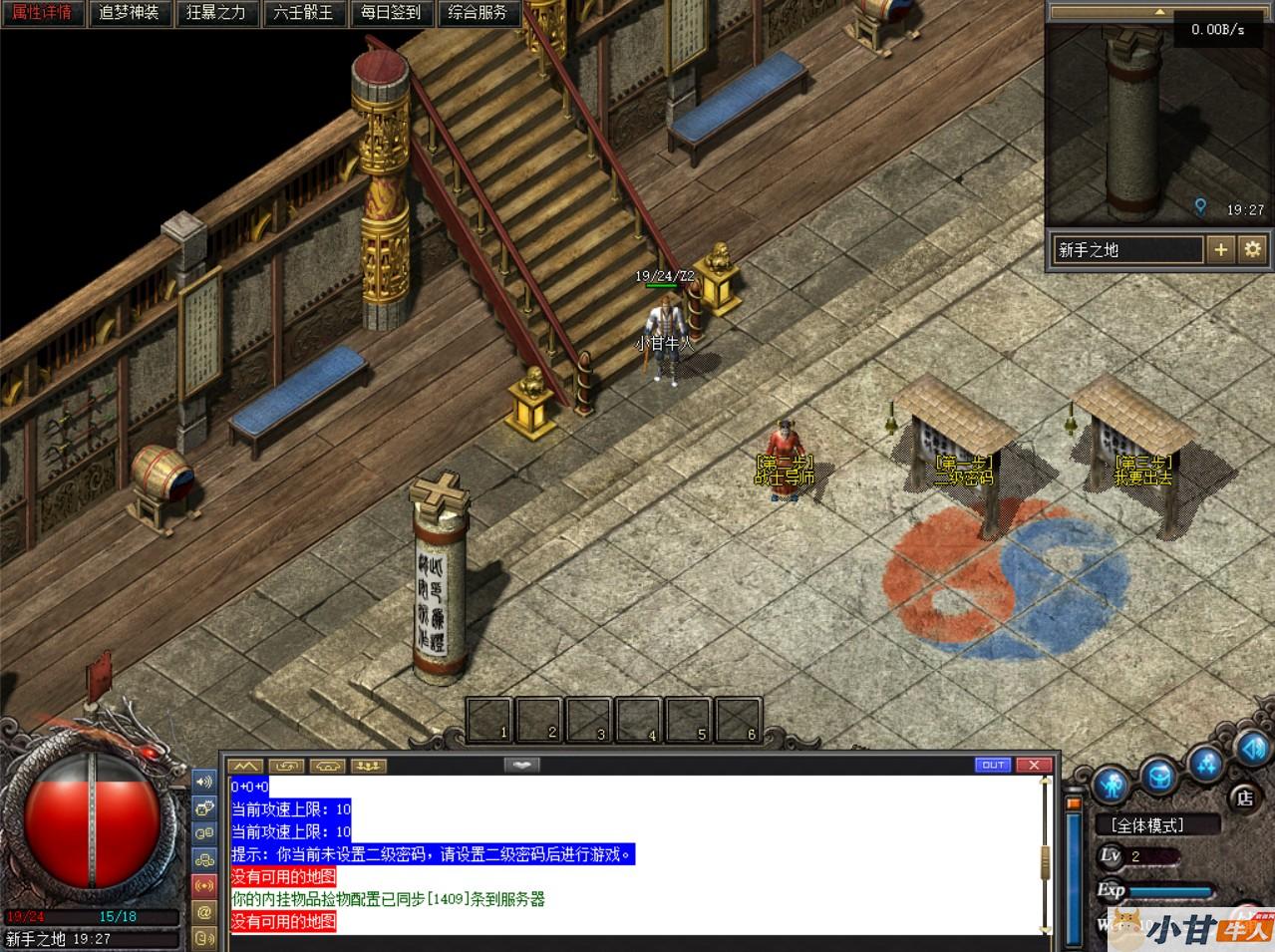Viewport: 1275px width, 952px height.
Task: Close the chat window with the red X
Action: (1035, 765)
